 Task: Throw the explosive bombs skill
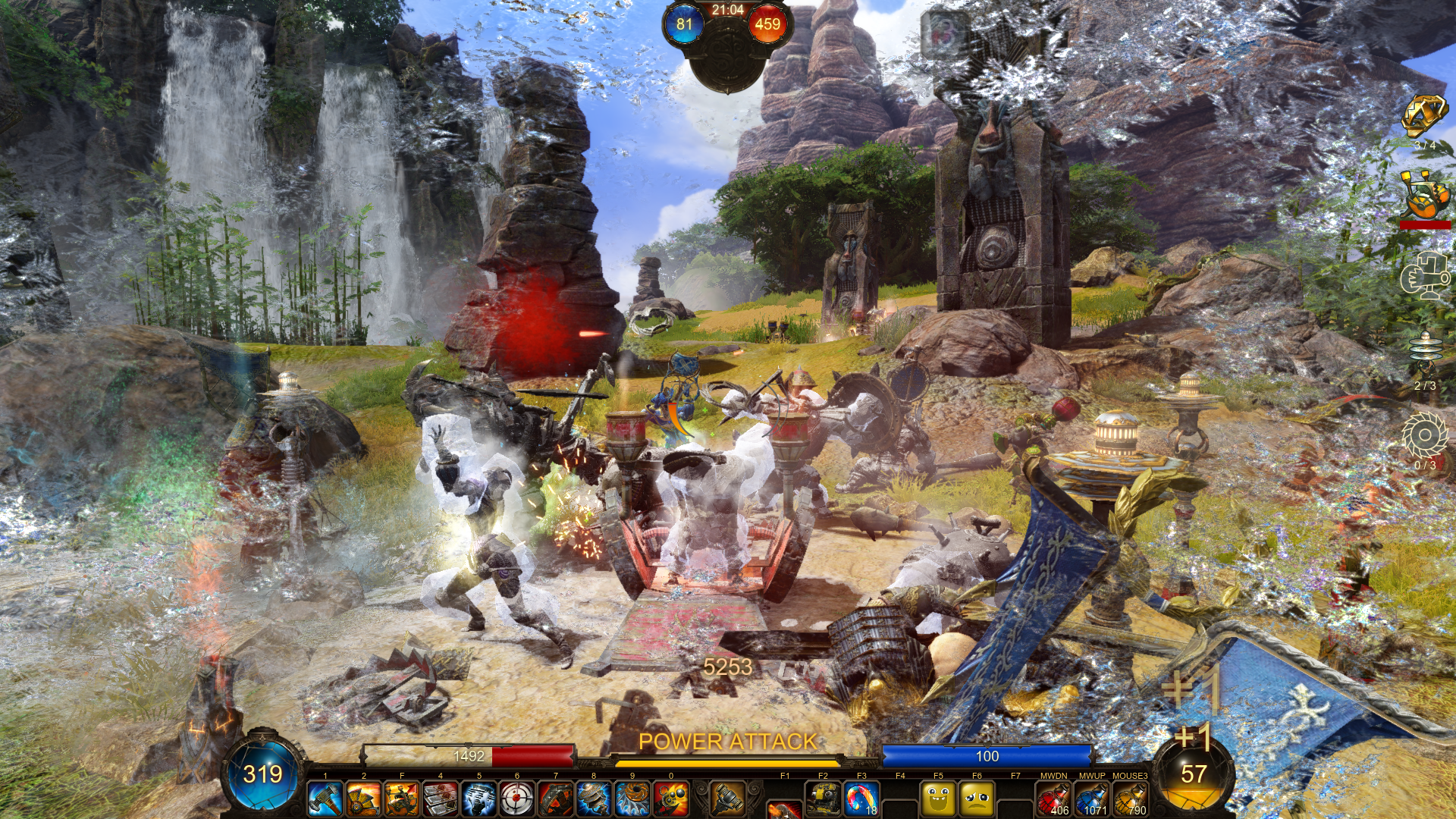coord(671,799)
